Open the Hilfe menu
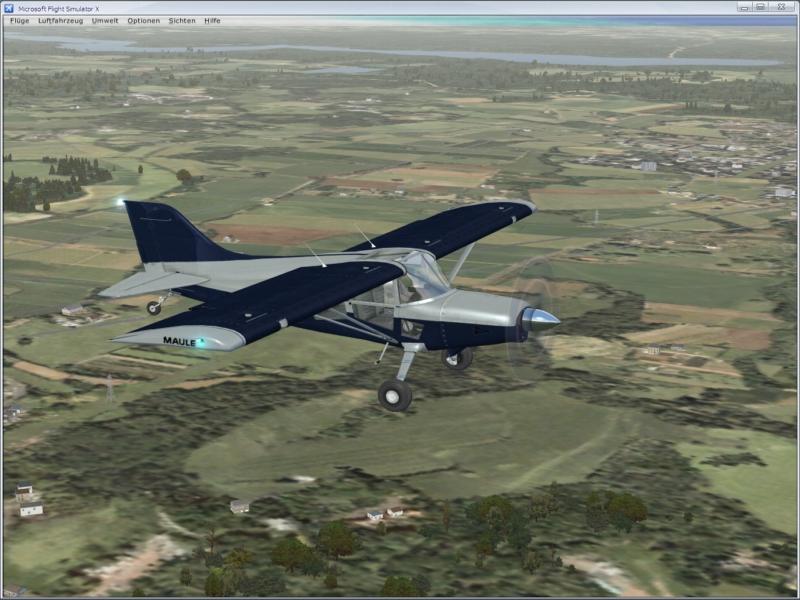 212,20
